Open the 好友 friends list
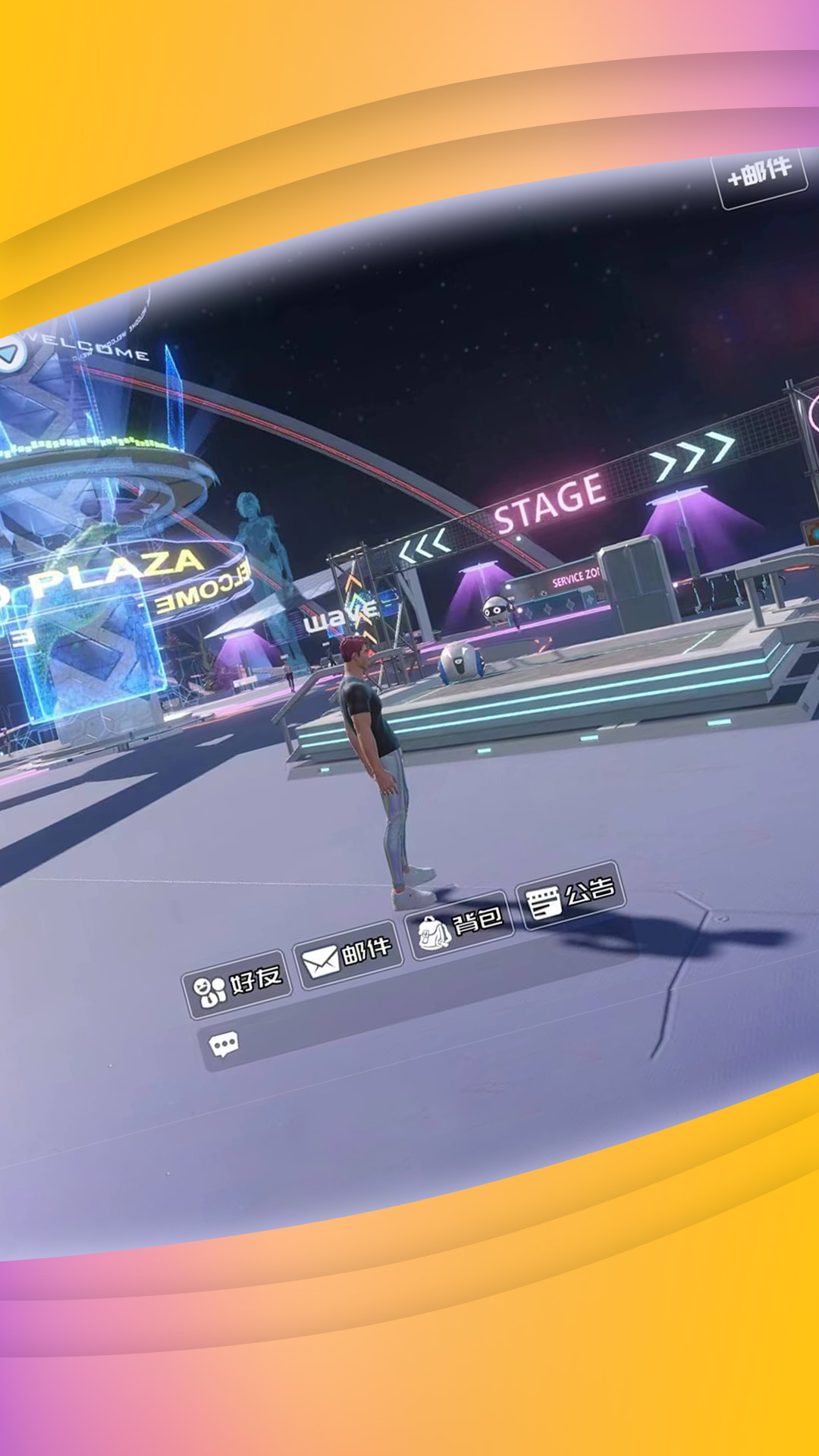The image size is (819, 1456). (237, 984)
